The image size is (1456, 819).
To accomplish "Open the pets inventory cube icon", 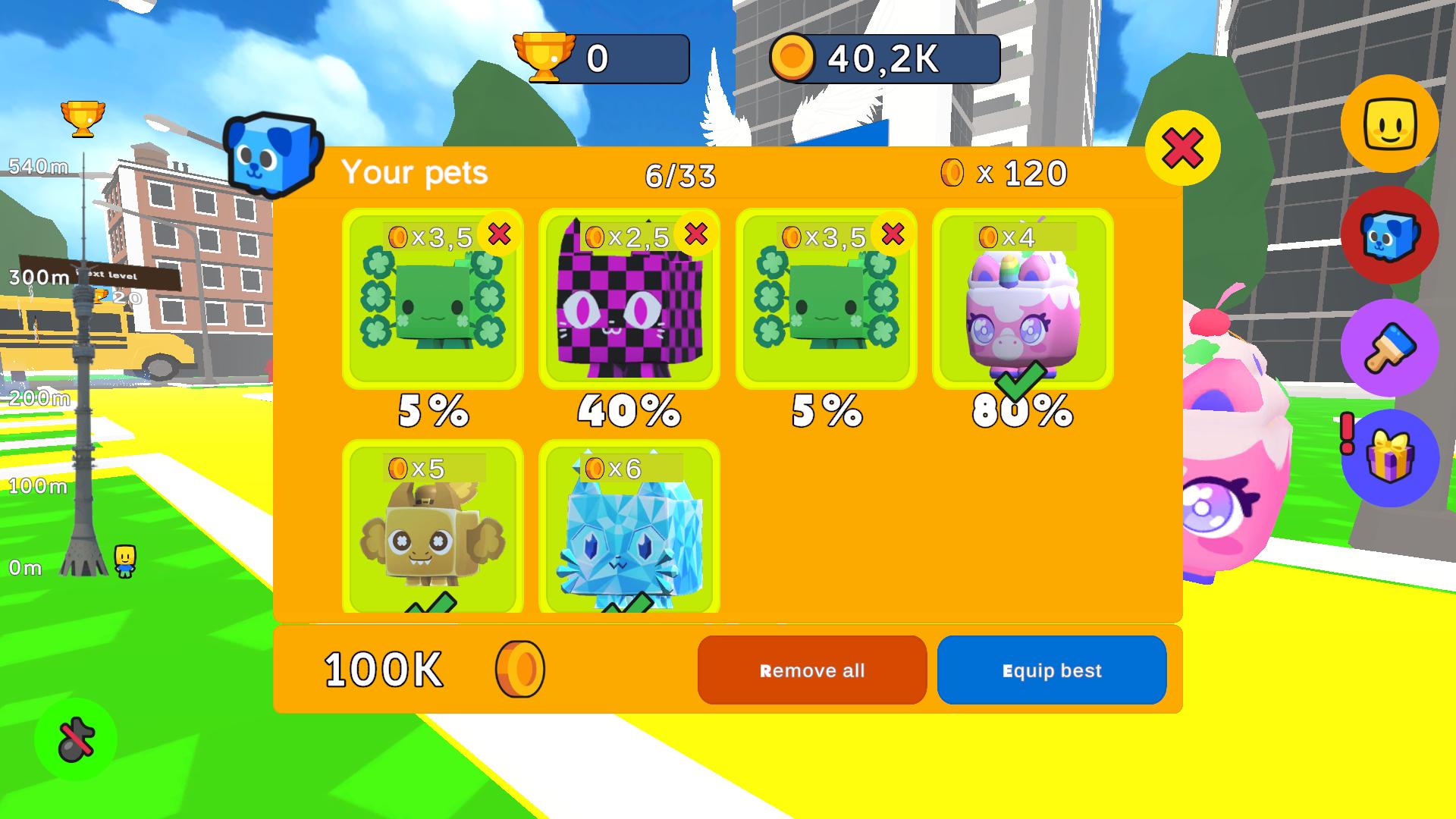I will point(1389,237).
